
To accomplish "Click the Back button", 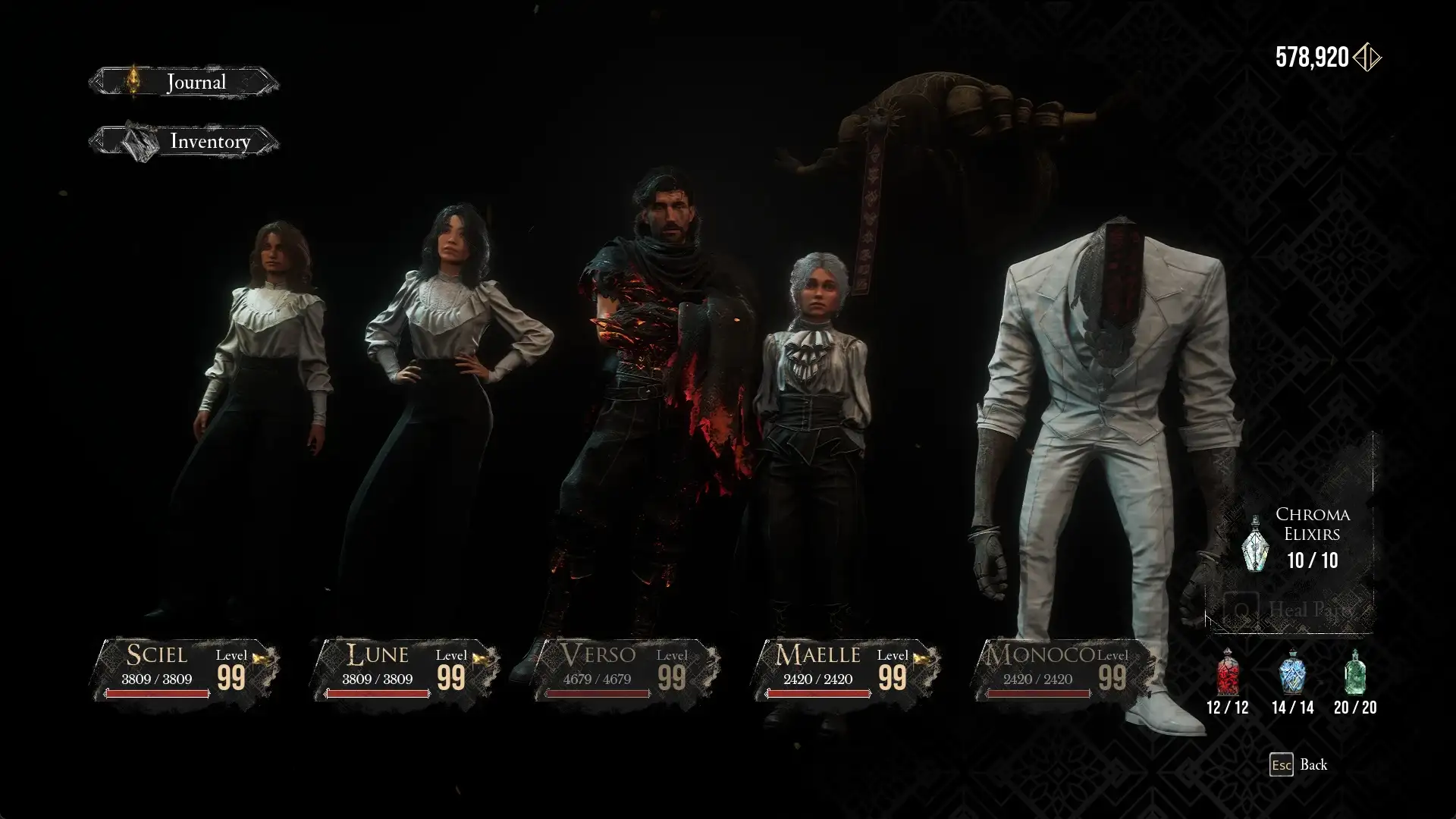I will pyautogui.click(x=1298, y=764).
